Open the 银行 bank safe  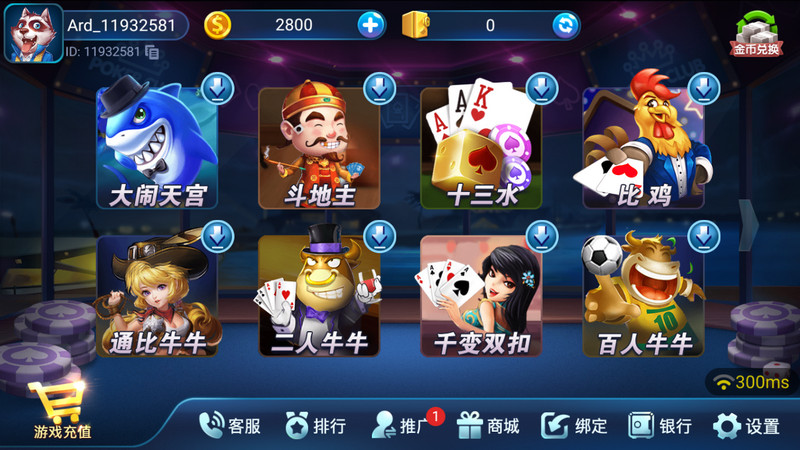click(660, 426)
